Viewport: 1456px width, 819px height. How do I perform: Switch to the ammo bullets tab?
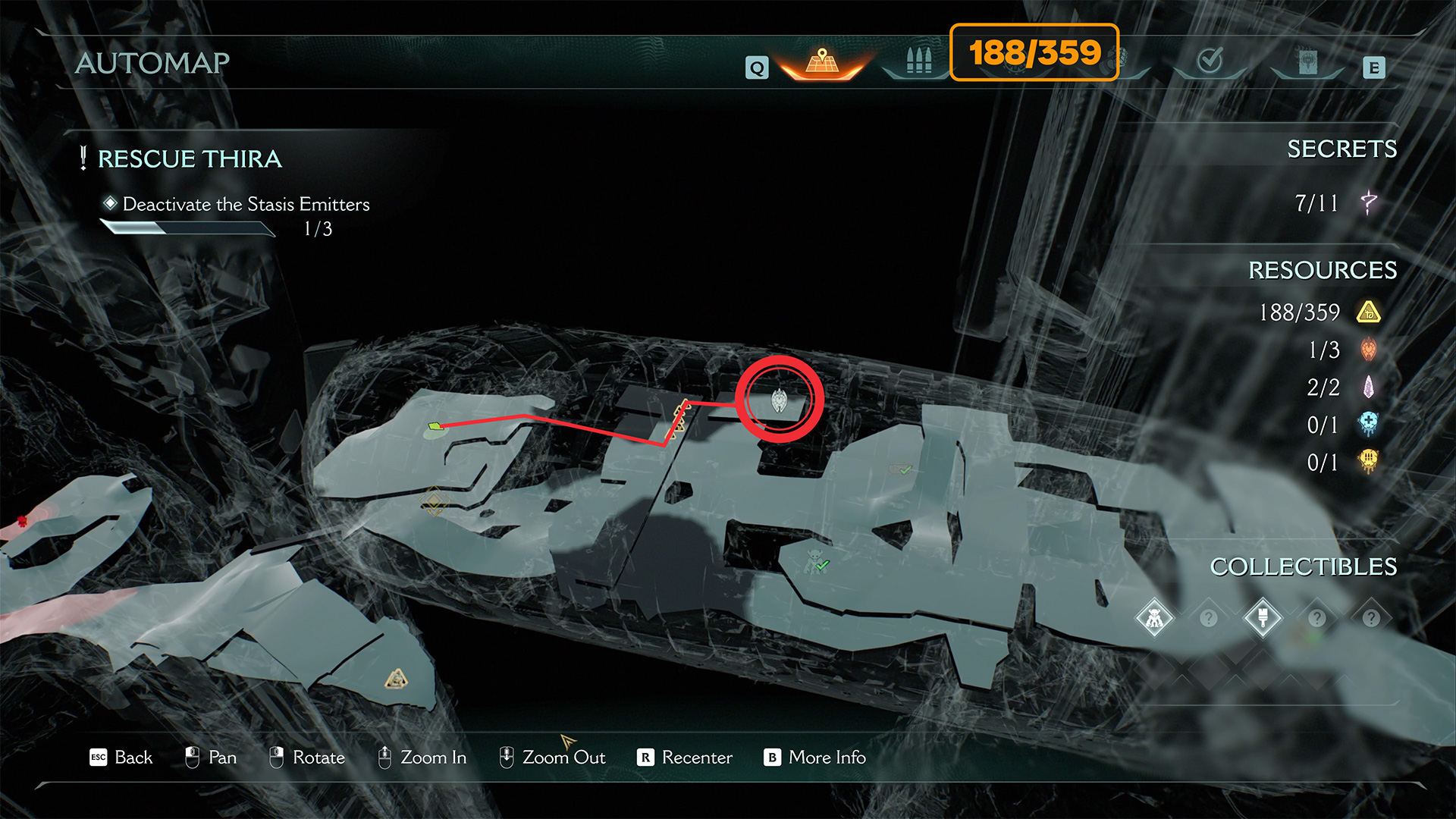point(918,61)
